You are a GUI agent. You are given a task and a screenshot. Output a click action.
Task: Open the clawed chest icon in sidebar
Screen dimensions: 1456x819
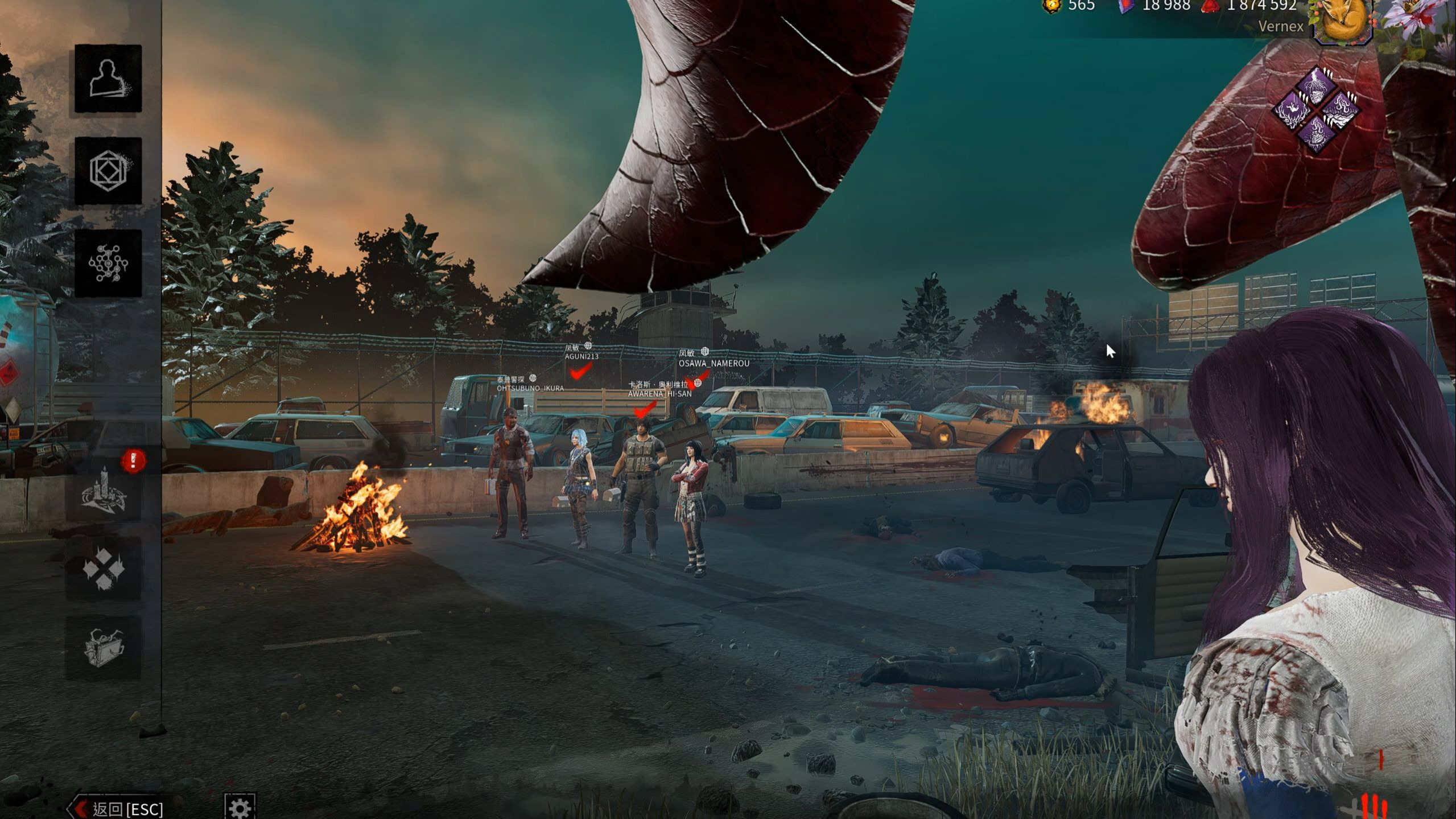[104, 647]
